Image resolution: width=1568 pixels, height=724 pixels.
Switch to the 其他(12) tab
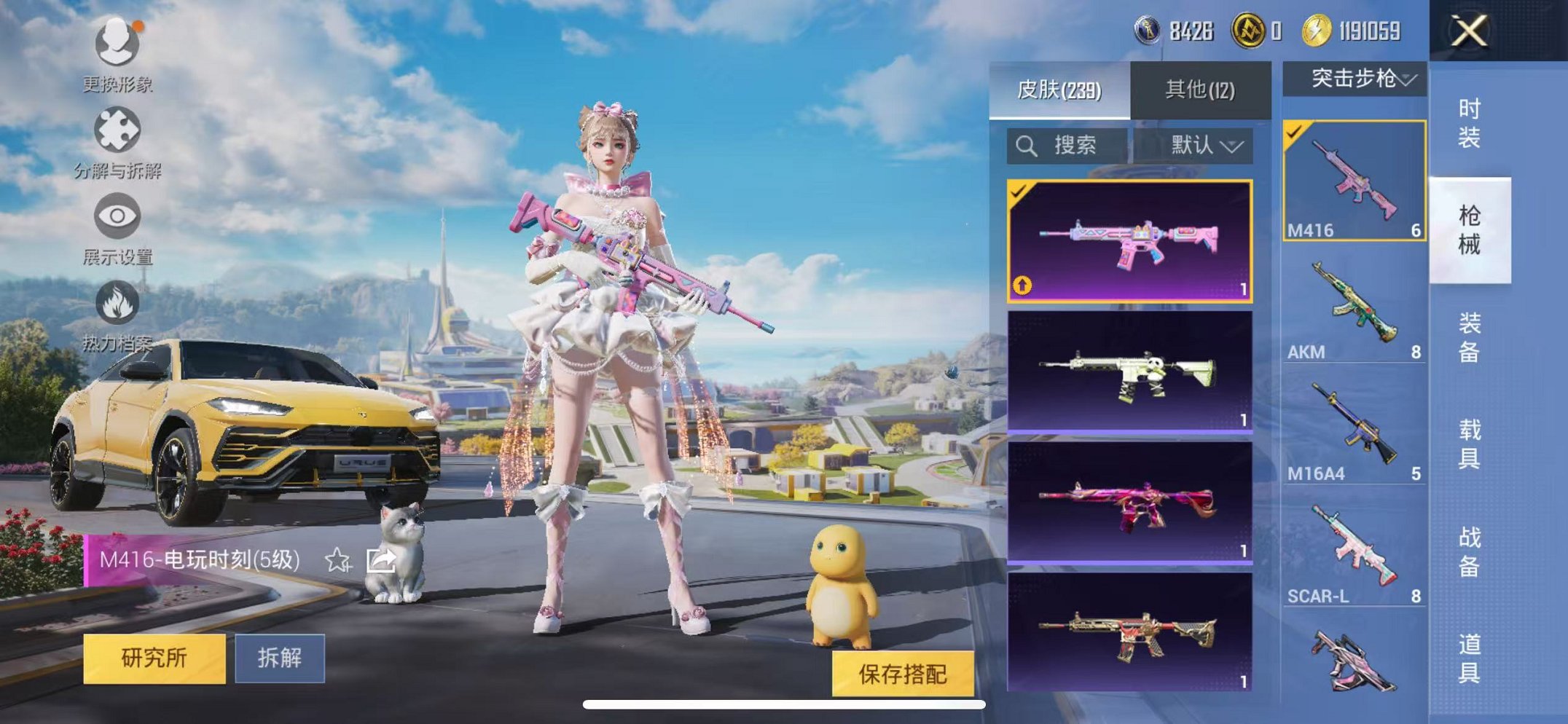[x=1199, y=87]
